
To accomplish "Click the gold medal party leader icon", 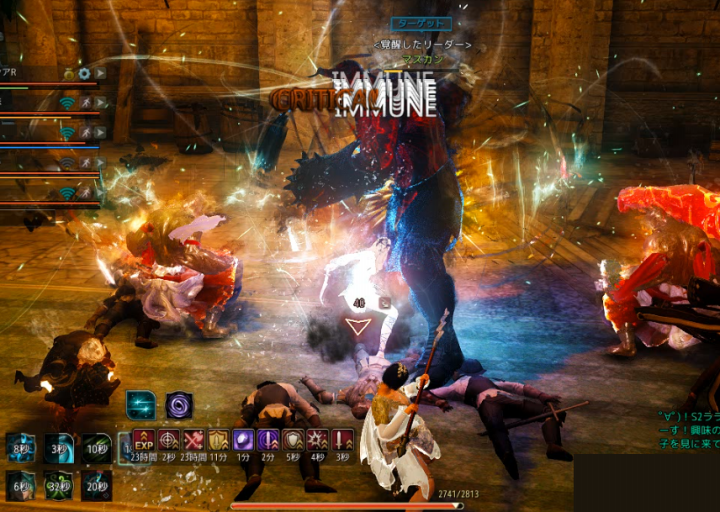I will coord(68,73).
